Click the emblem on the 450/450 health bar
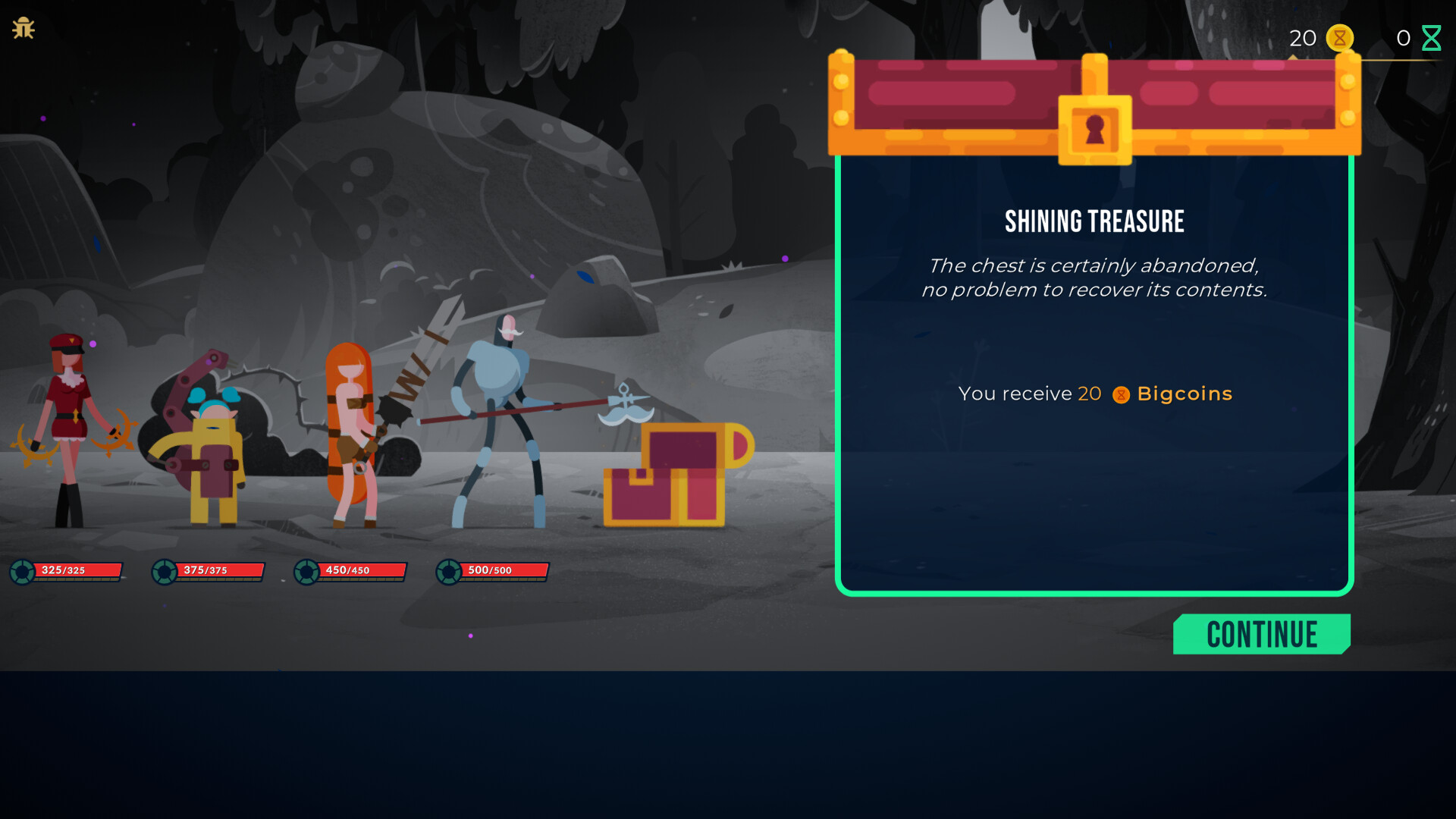 coord(305,571)
